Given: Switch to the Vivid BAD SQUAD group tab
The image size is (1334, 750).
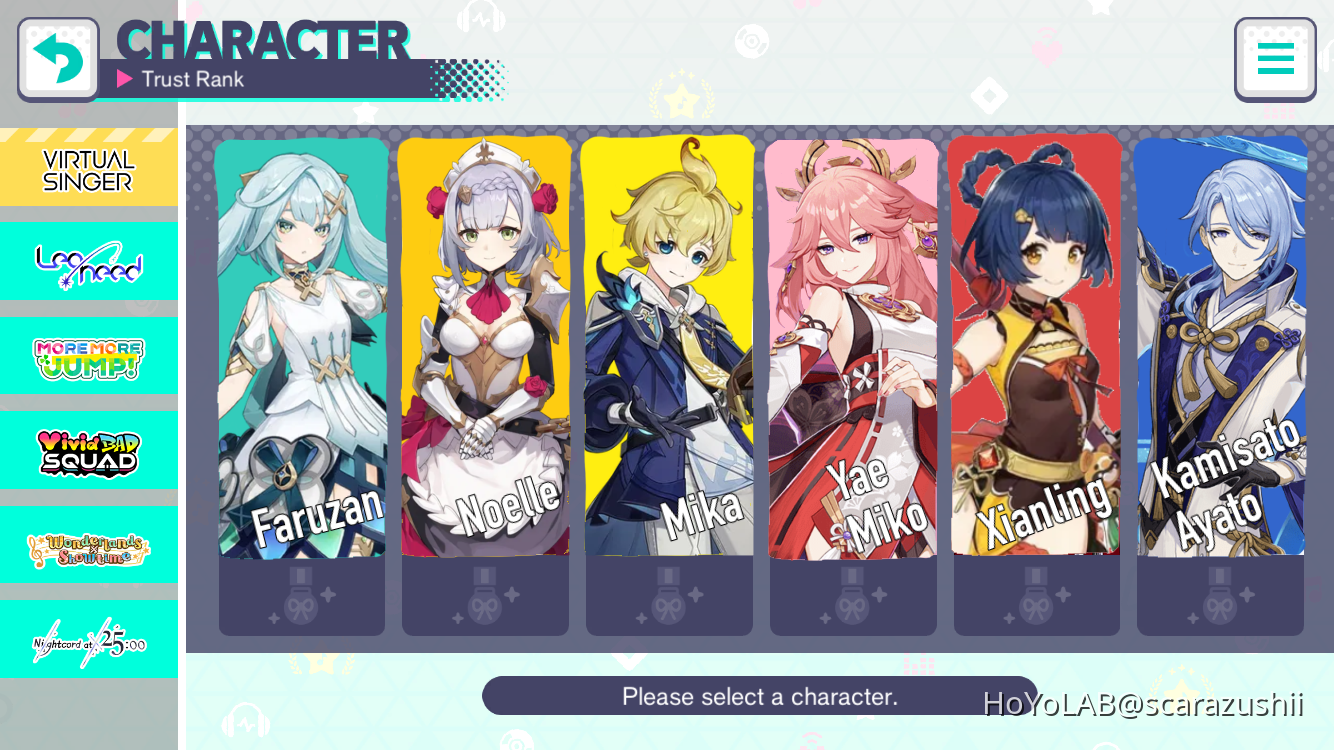Looking at the screenshot, I should pyautogui.click(x=88, y=450).
